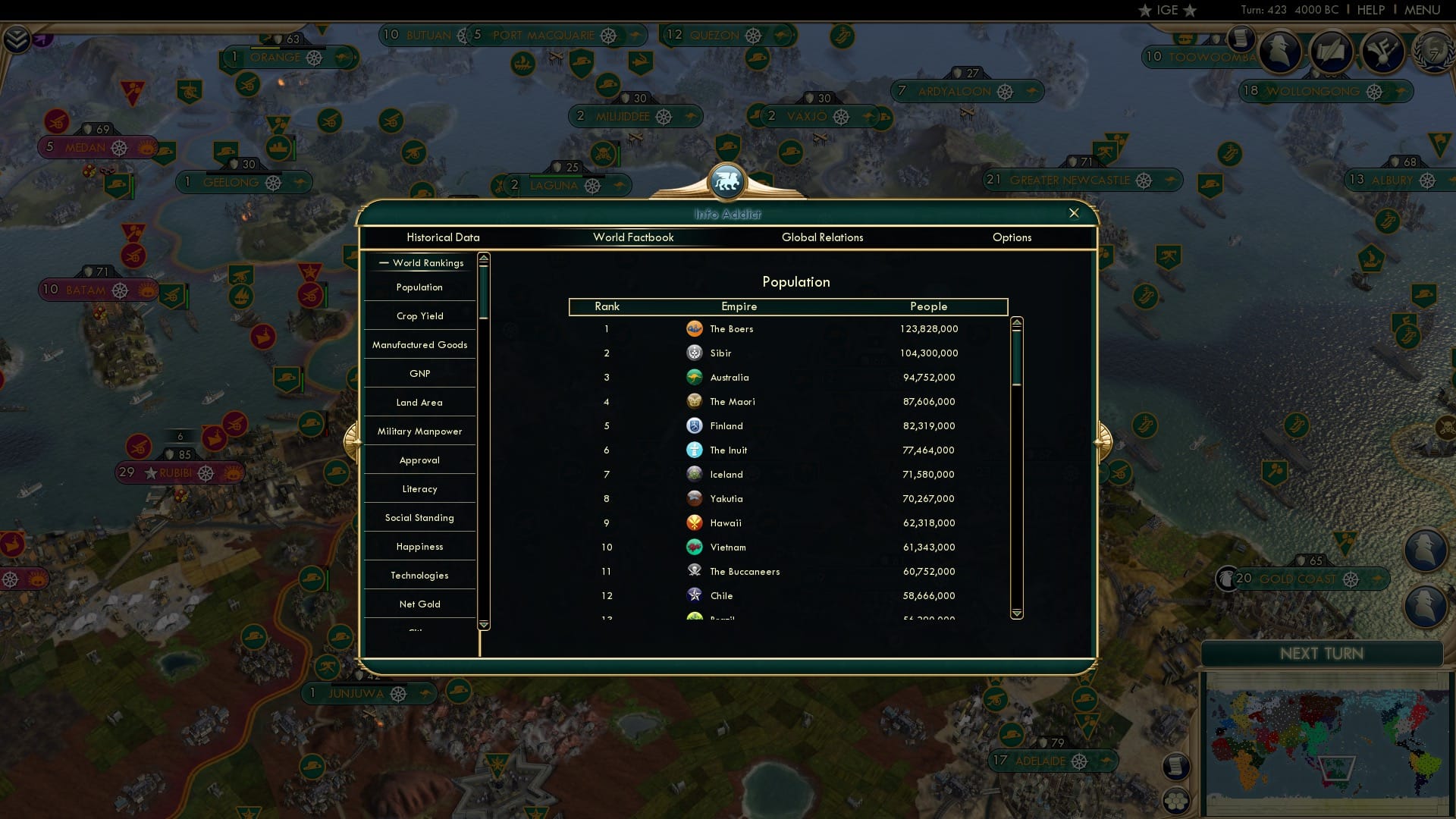
Task: Collapse the World Rankings section
Action: pyautogui.click(x=384, y=263)
